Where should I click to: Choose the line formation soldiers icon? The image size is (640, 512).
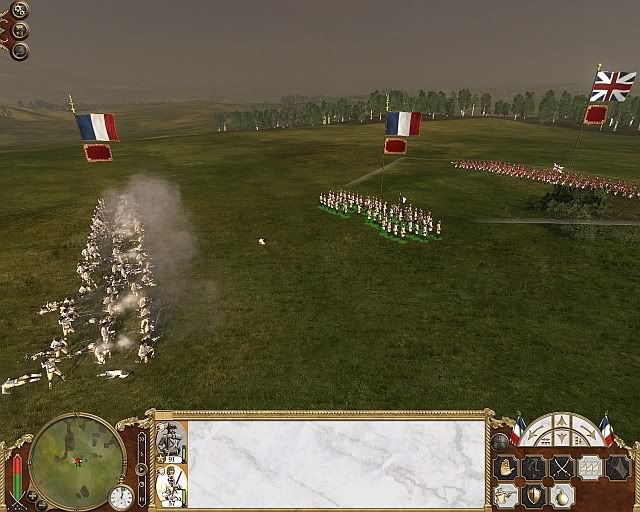click(x=590, y=468)
